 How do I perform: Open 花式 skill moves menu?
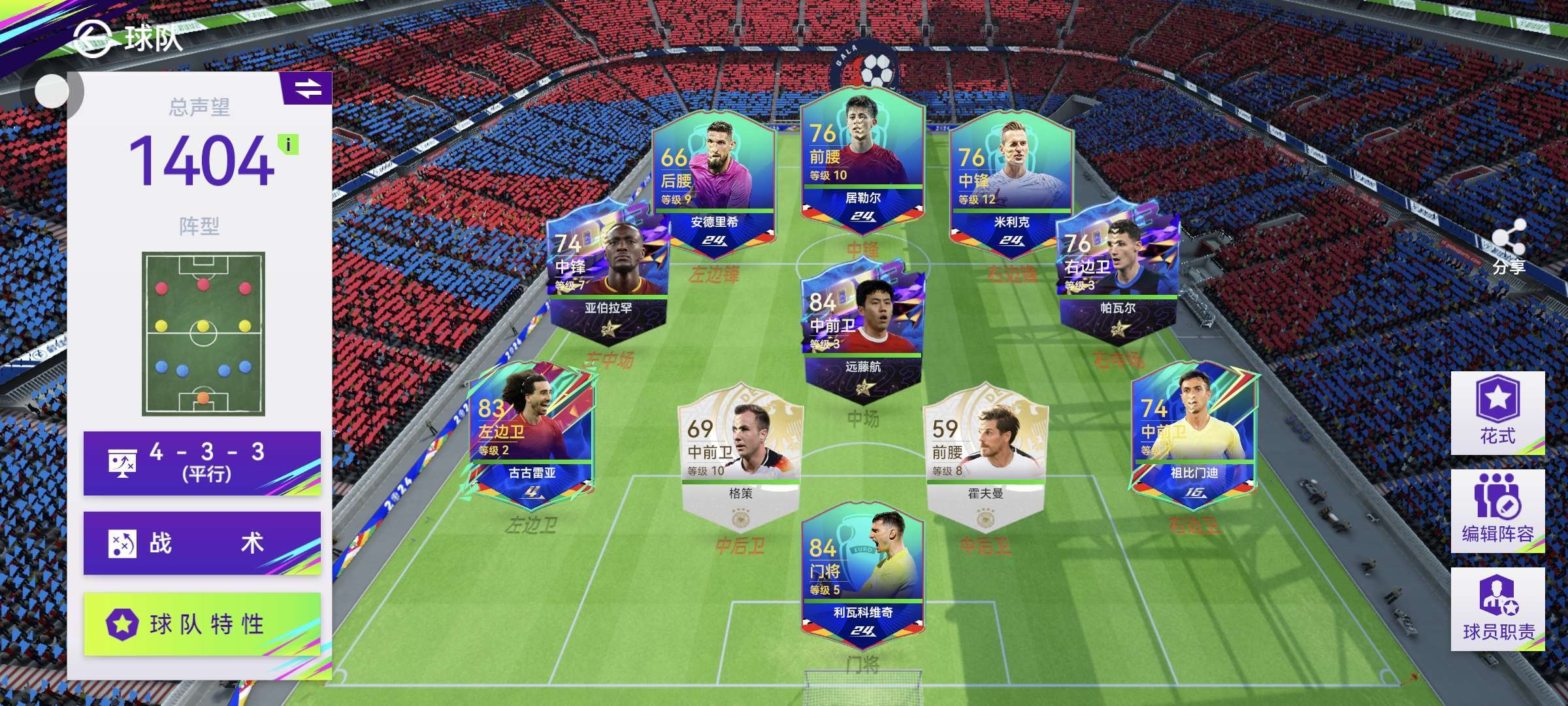tap(1497, 412)
